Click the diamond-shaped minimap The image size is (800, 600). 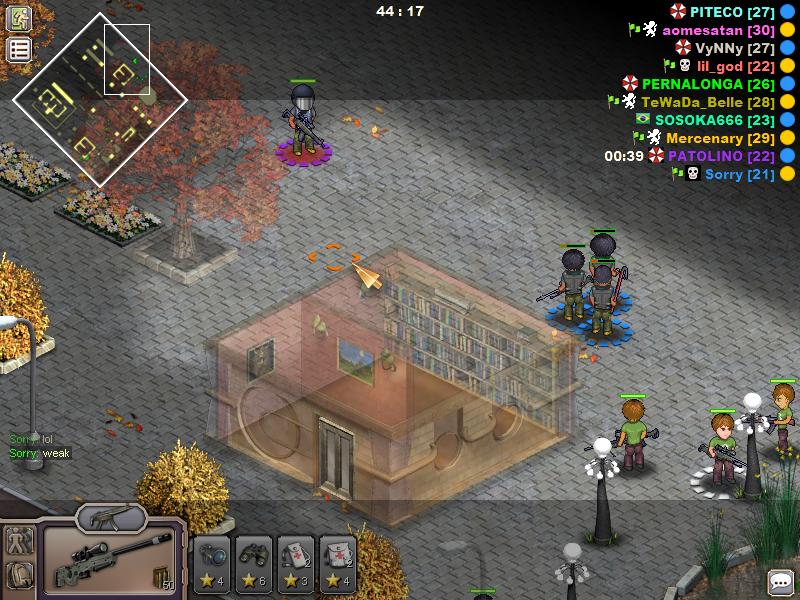[99, 98]
